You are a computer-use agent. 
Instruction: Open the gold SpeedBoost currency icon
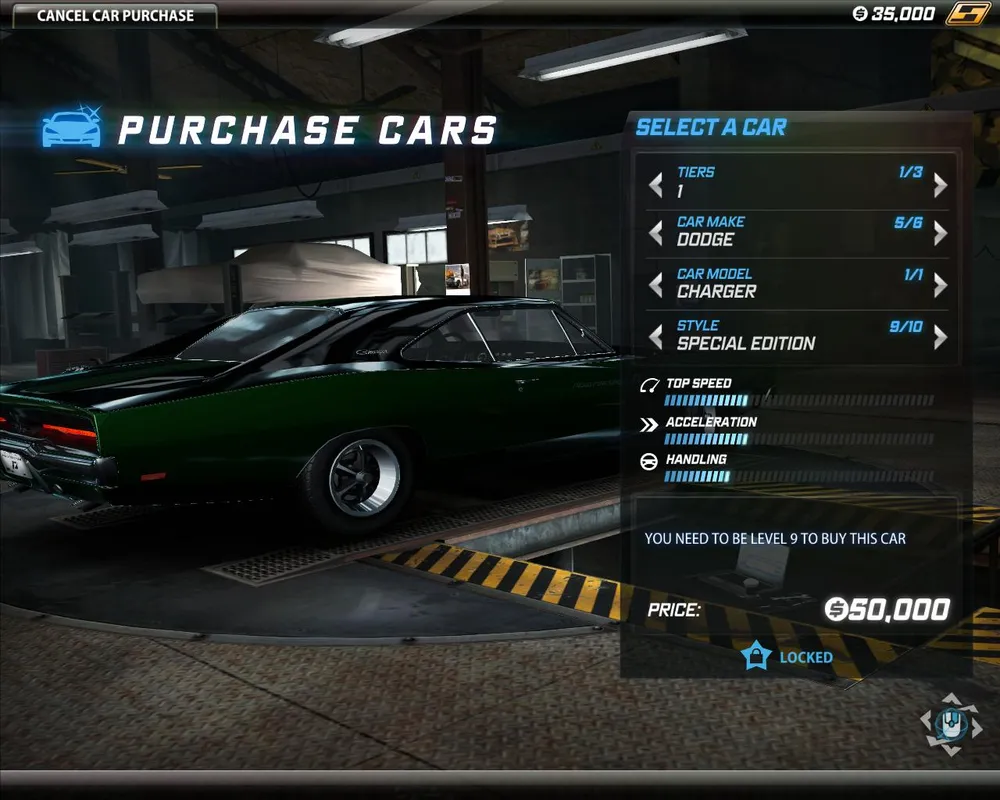click(x=969, y=14)
